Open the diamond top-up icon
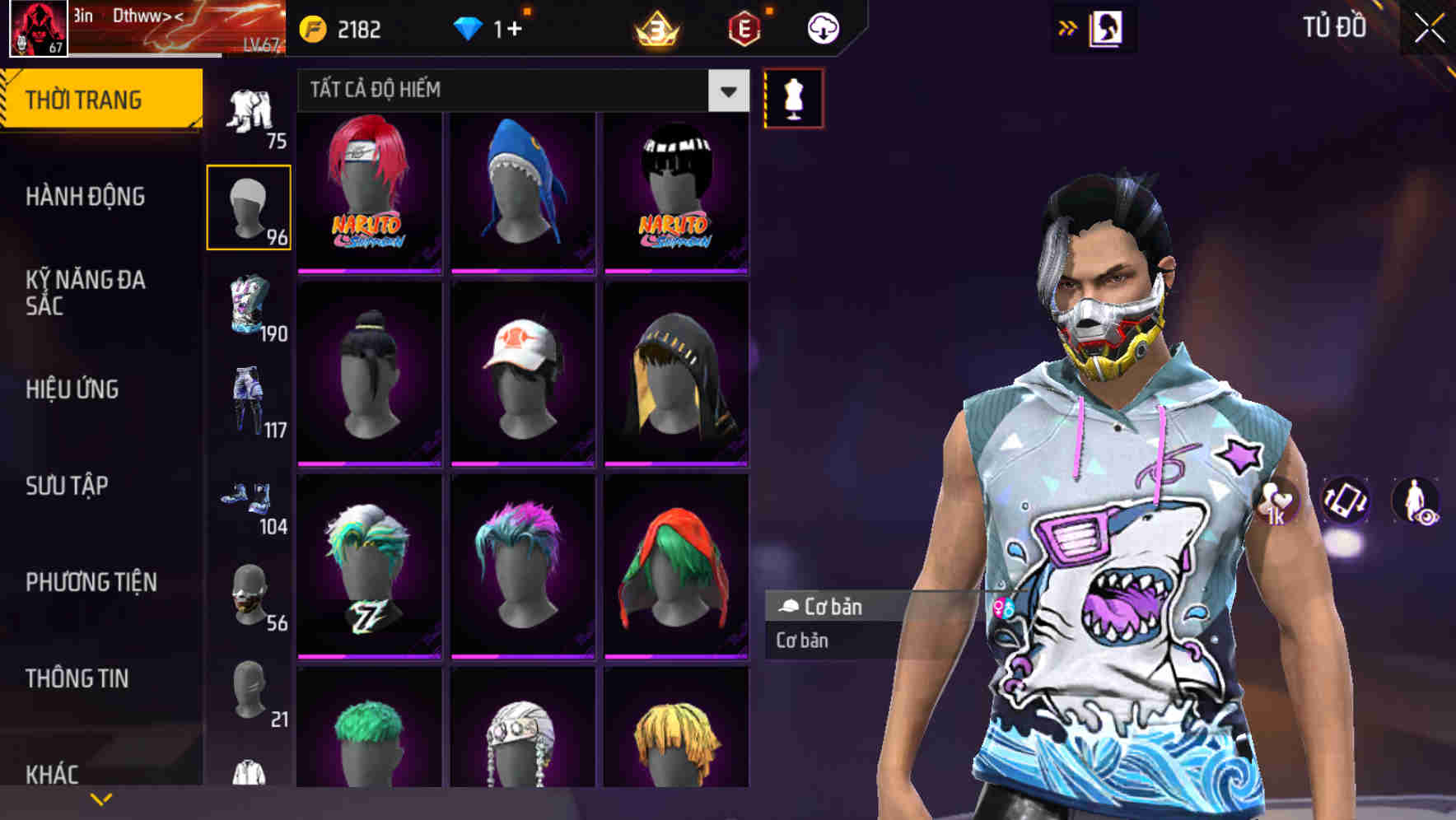 coord(468,27)
